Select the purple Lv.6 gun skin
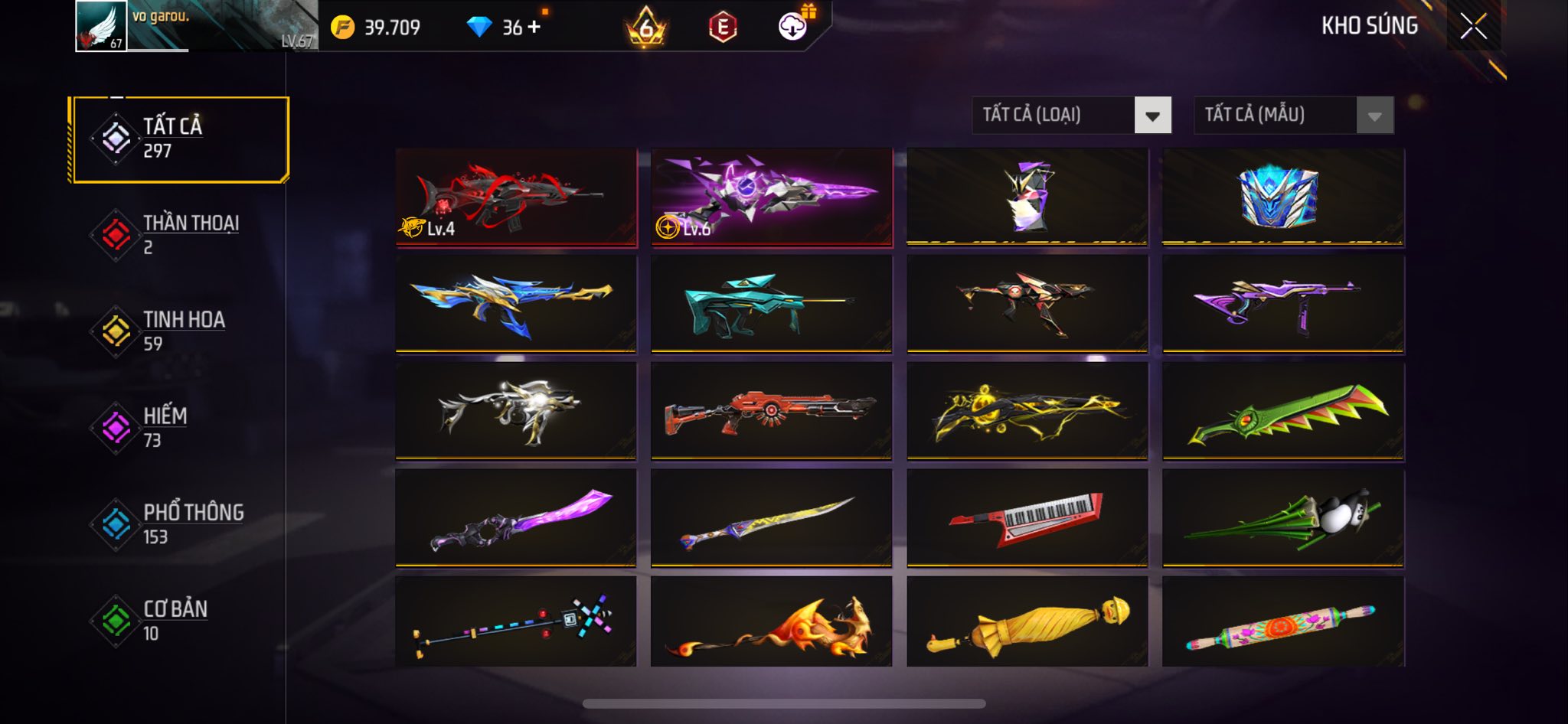Image resolution: width=1568 pixels, height=724 pixels. [772, 197]
